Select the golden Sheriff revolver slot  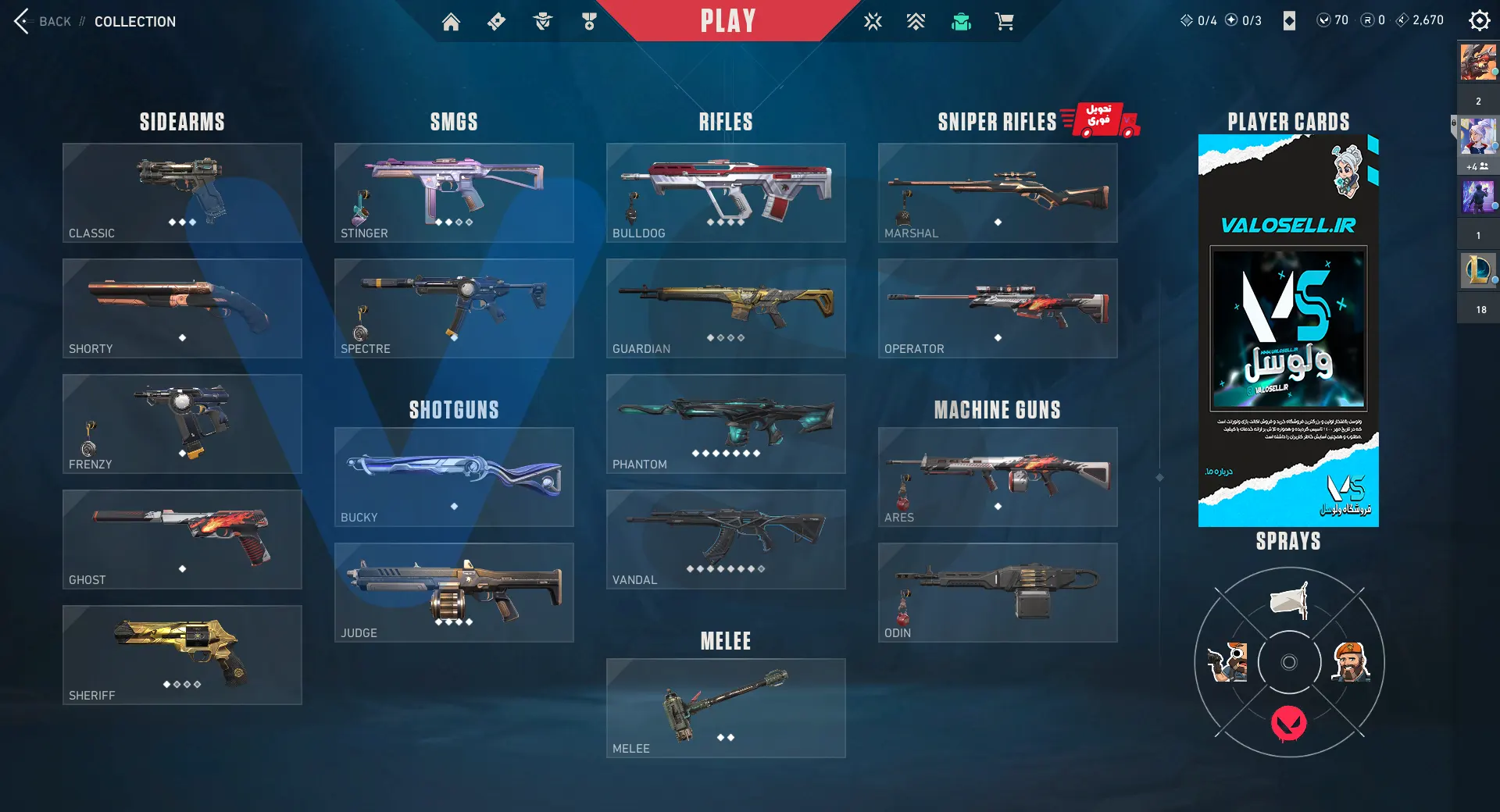[x=182, y=654]
